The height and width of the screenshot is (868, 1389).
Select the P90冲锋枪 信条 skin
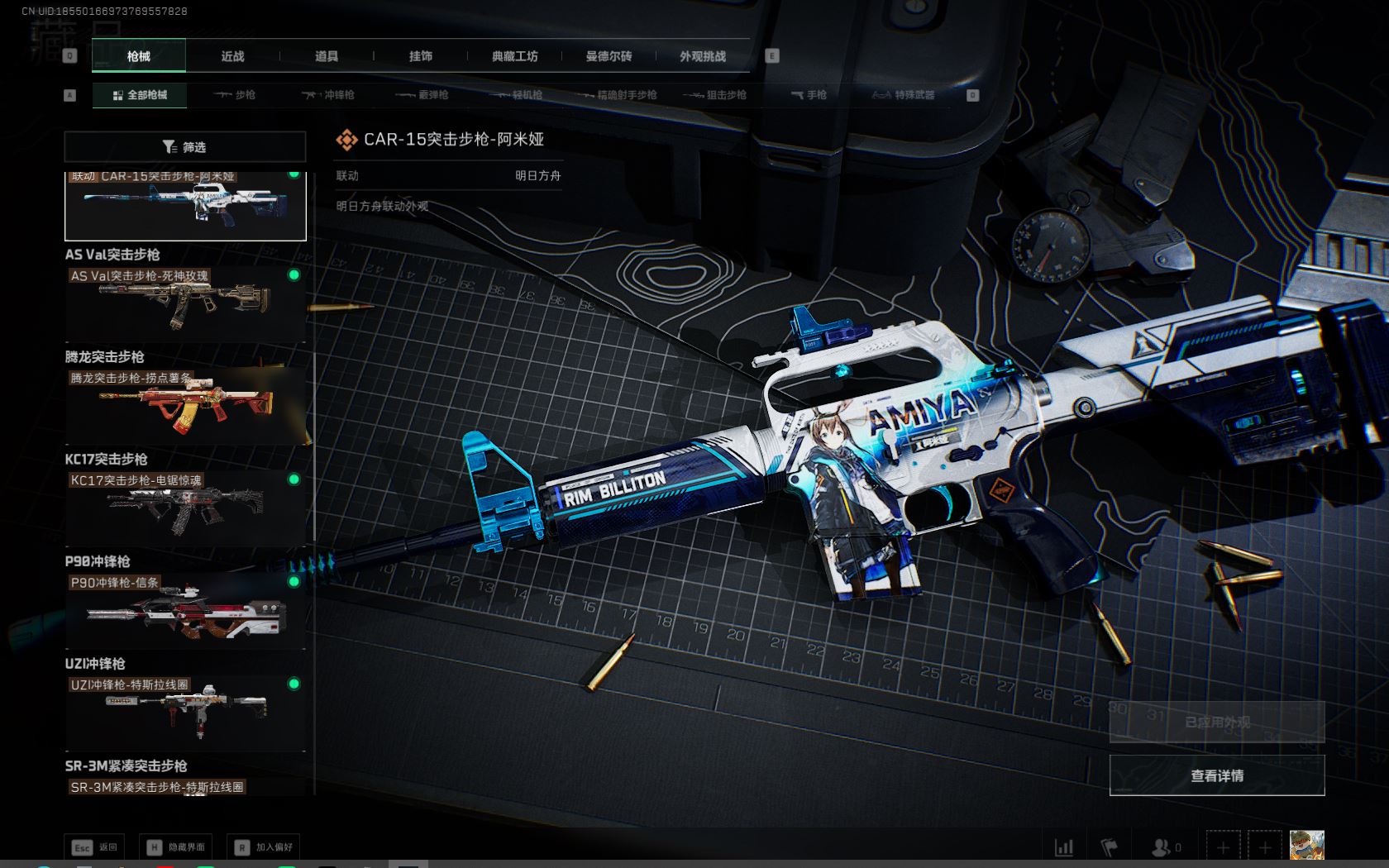[185, 610]
